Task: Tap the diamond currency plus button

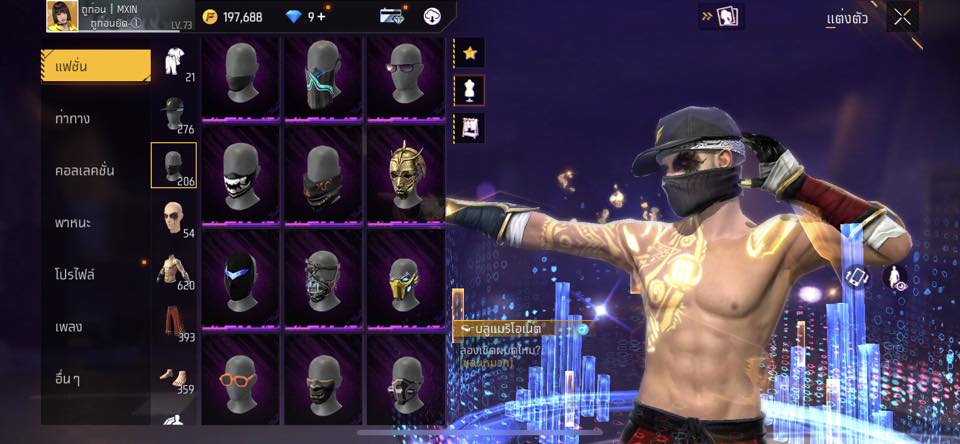Action: tap(322, 16)
